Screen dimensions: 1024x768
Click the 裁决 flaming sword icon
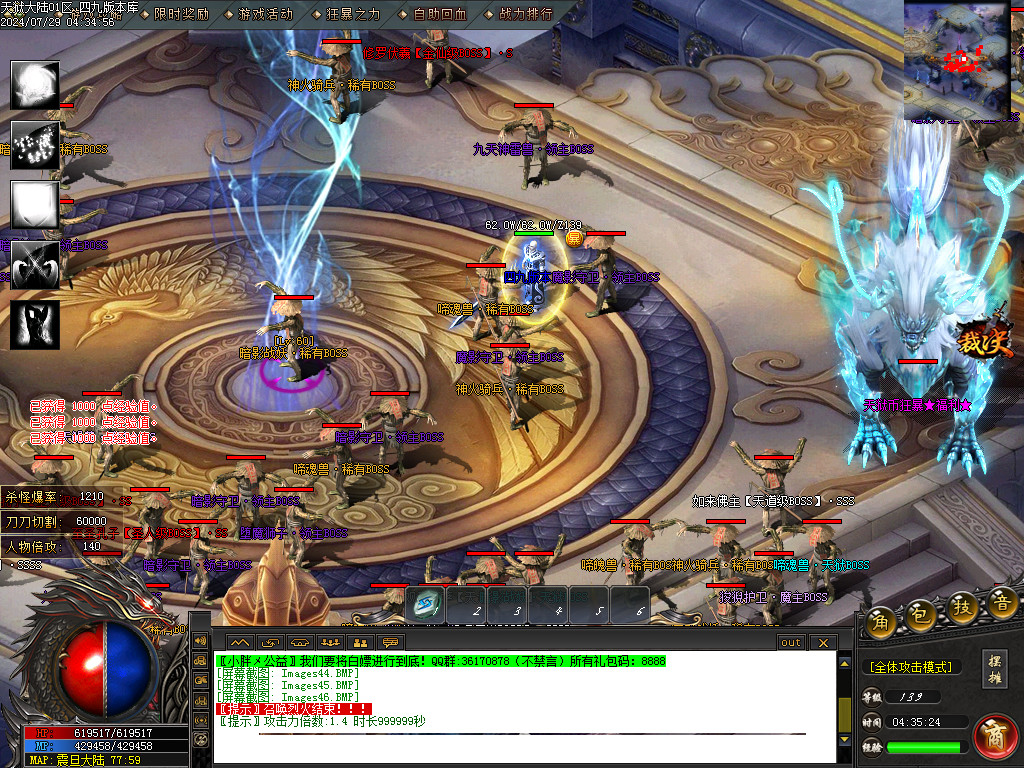click(983, 338)
